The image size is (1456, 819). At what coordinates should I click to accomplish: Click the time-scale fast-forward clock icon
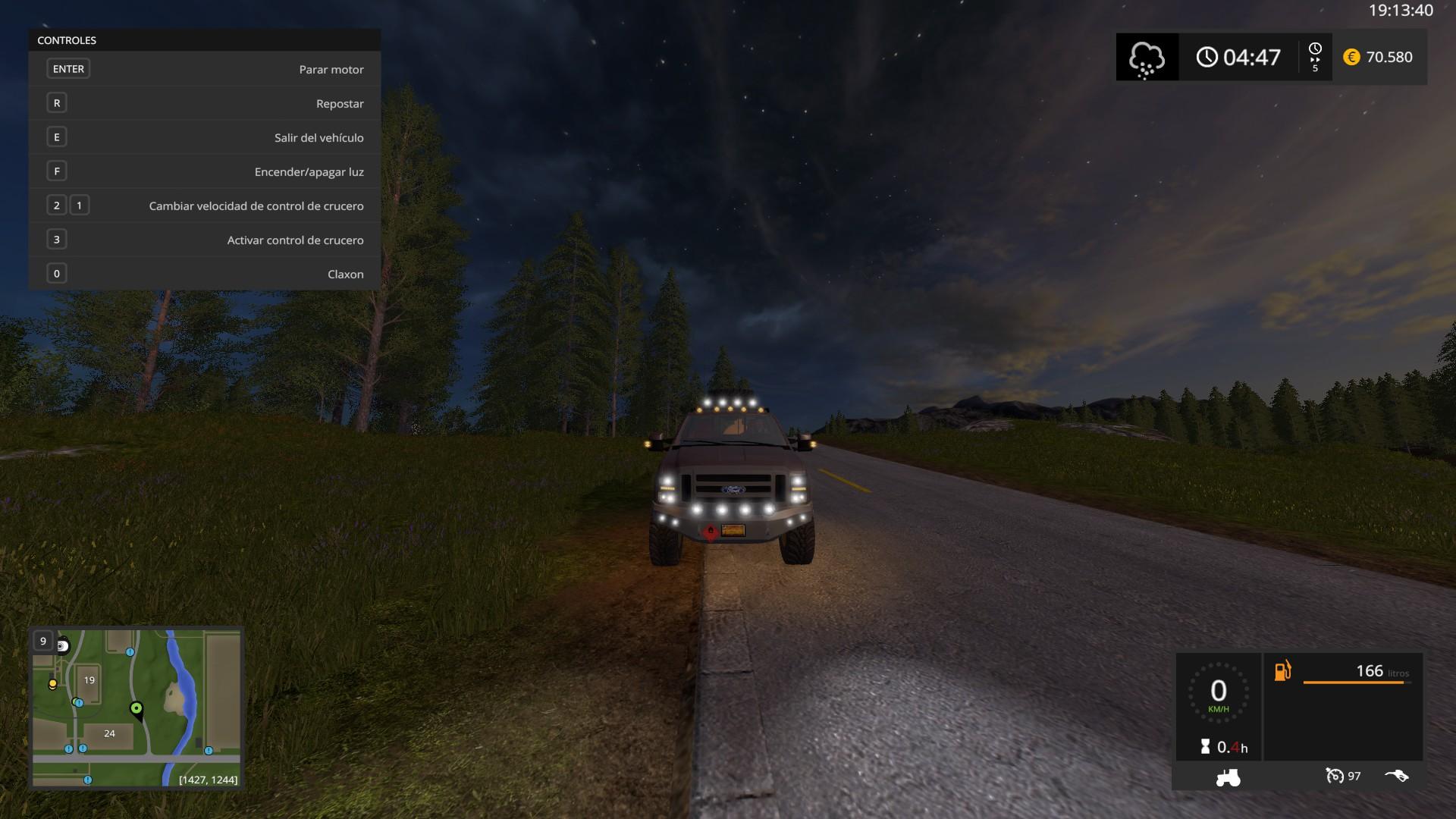(1315, 57)
